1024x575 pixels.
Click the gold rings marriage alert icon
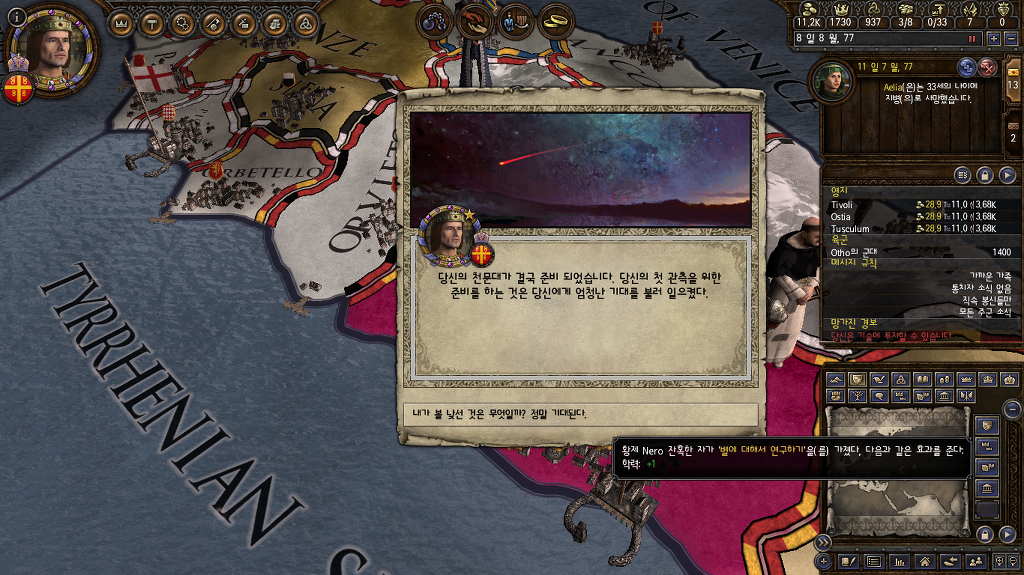tap(557, 20)
